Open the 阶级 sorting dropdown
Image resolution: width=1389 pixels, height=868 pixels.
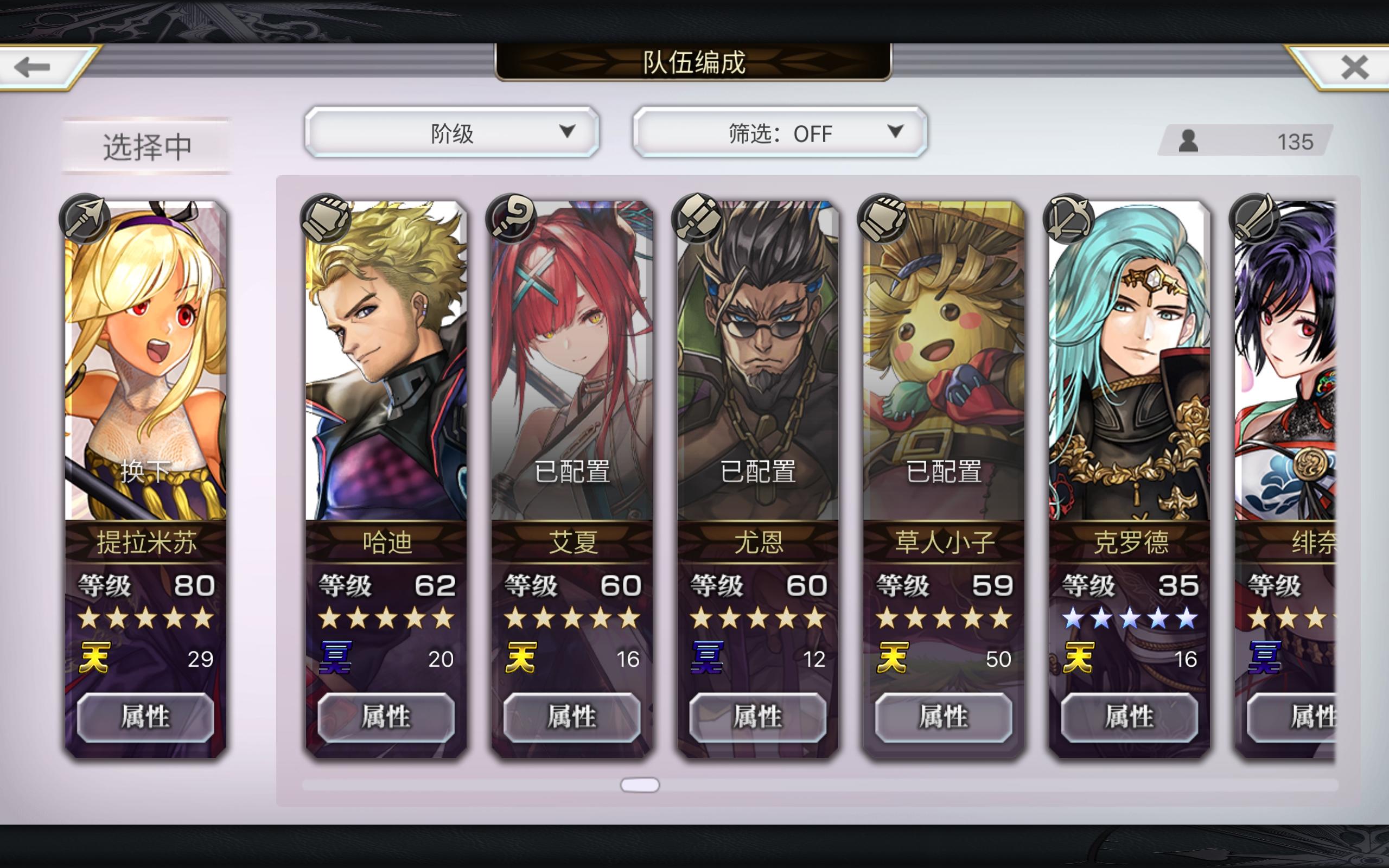pyautogui.click(x=453, y=133)
